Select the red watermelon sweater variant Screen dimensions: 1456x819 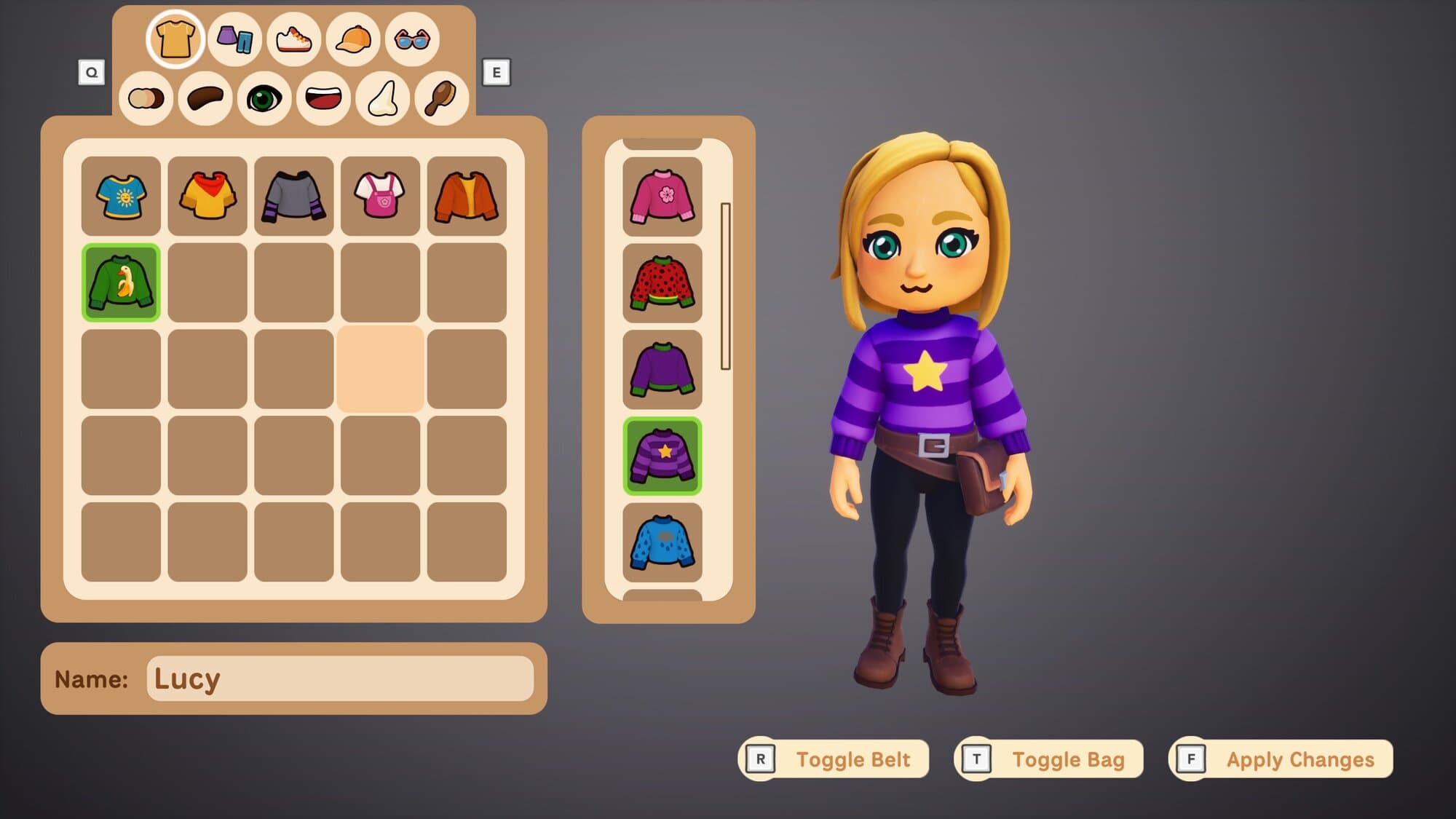662,283
